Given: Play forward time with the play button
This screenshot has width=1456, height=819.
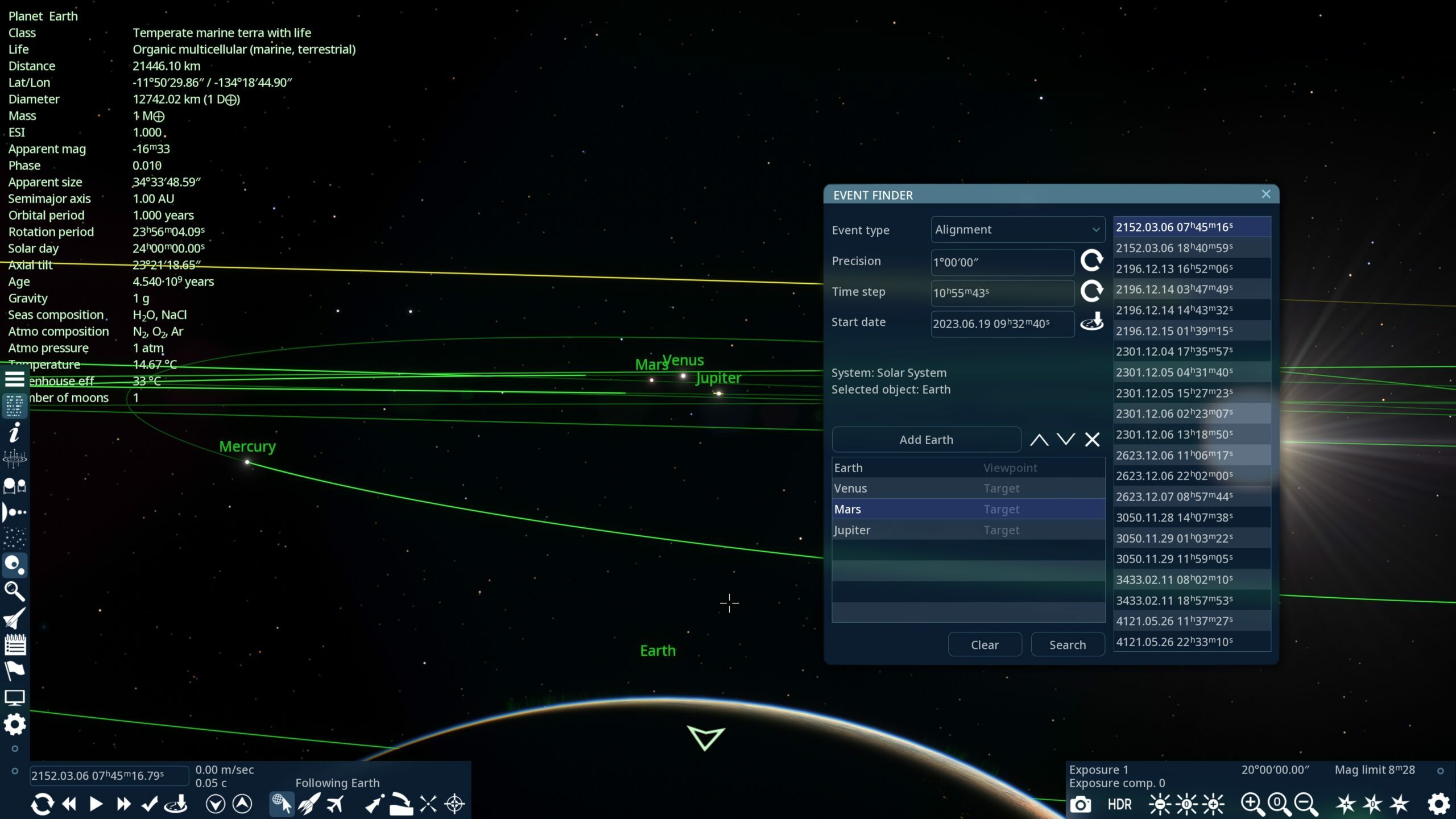Looking at the screenshot, I should pyautogui.click(x=96, y=804).
